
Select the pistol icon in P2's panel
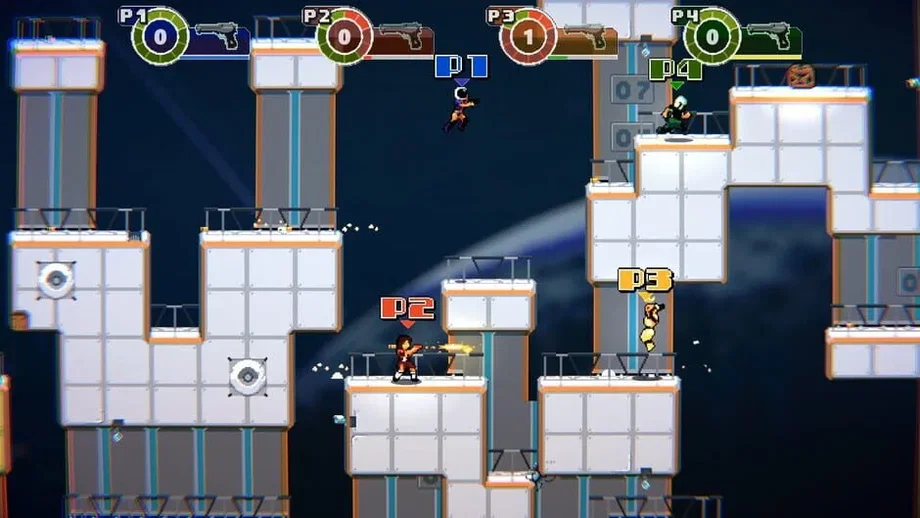point(400,36)
